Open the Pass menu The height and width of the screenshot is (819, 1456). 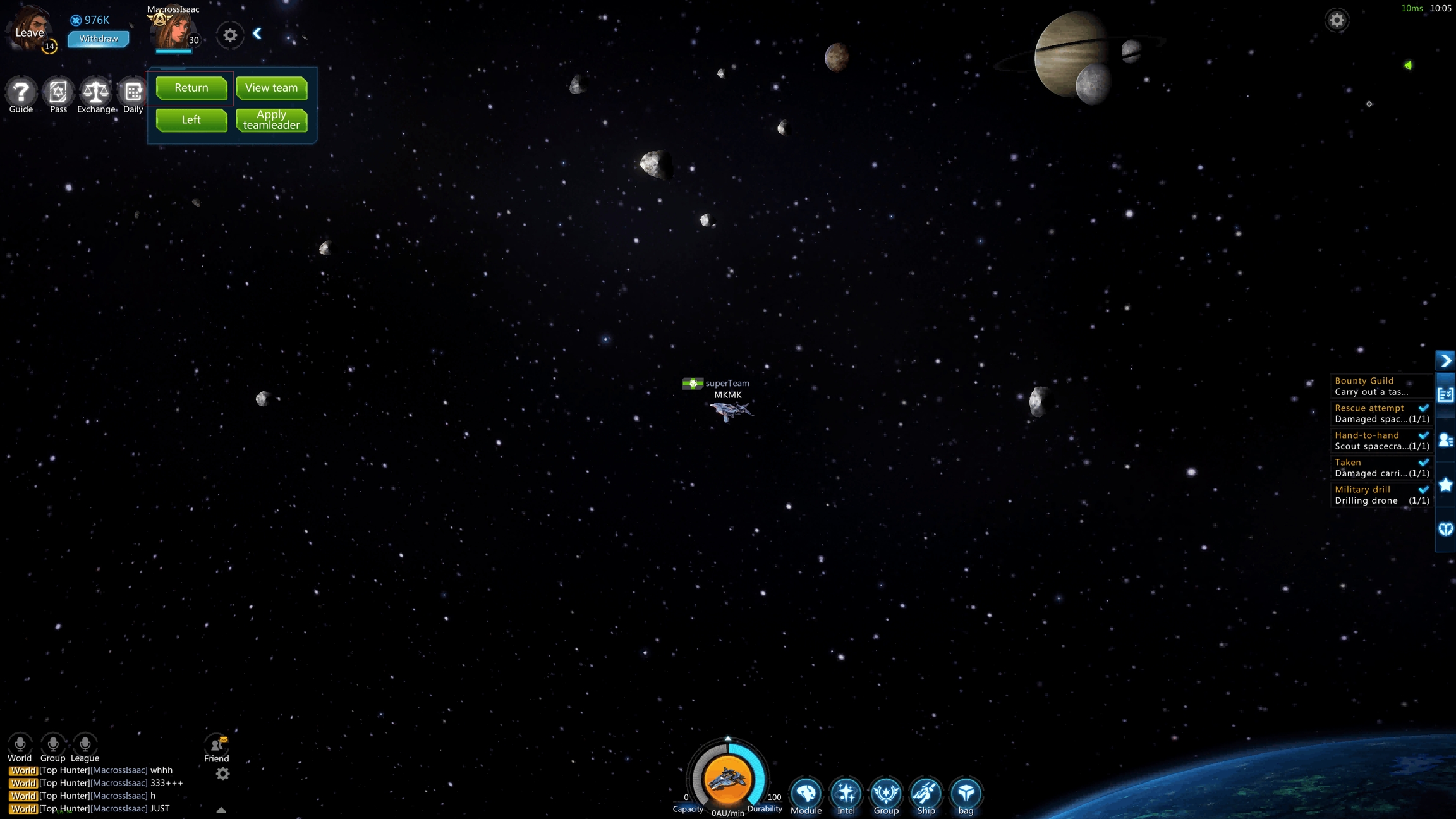click(58, 92)
